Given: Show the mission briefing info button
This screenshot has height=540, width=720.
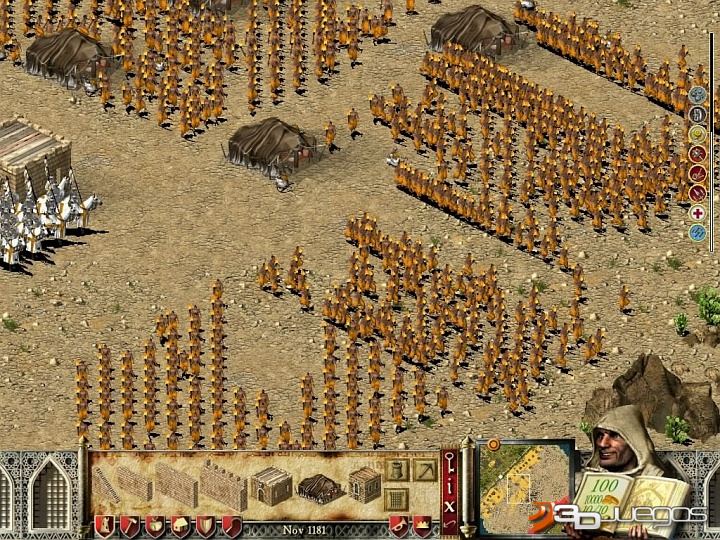Looking at the screenshot, I should pos(449,486).
